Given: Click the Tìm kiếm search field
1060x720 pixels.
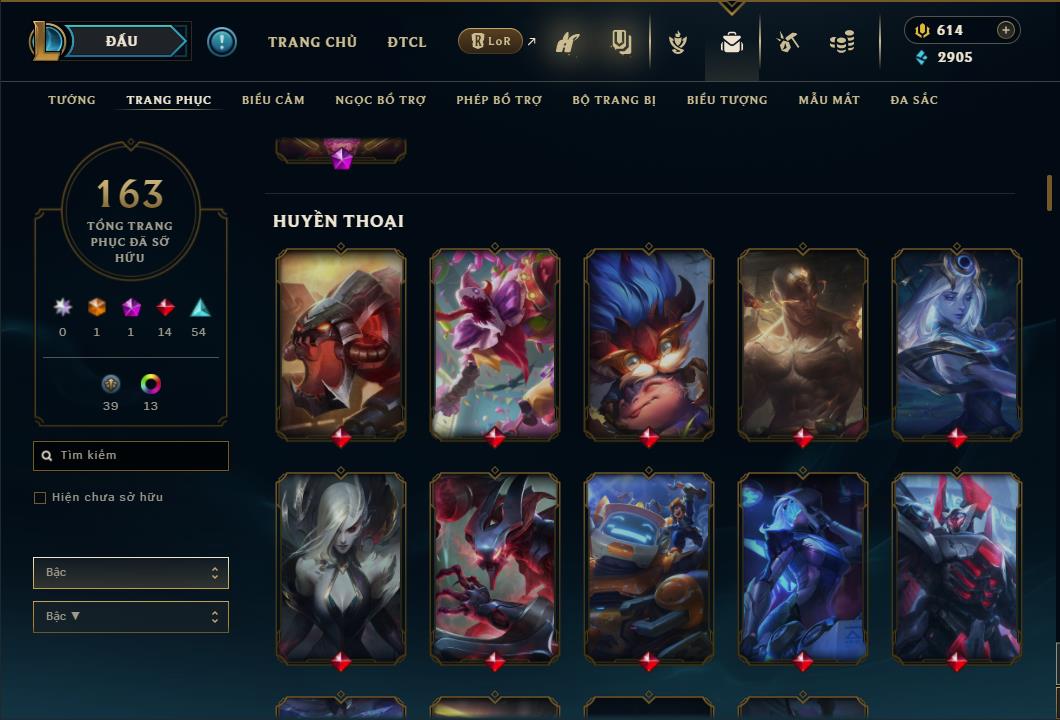Looking at the screenshot, I should point(131,456).
